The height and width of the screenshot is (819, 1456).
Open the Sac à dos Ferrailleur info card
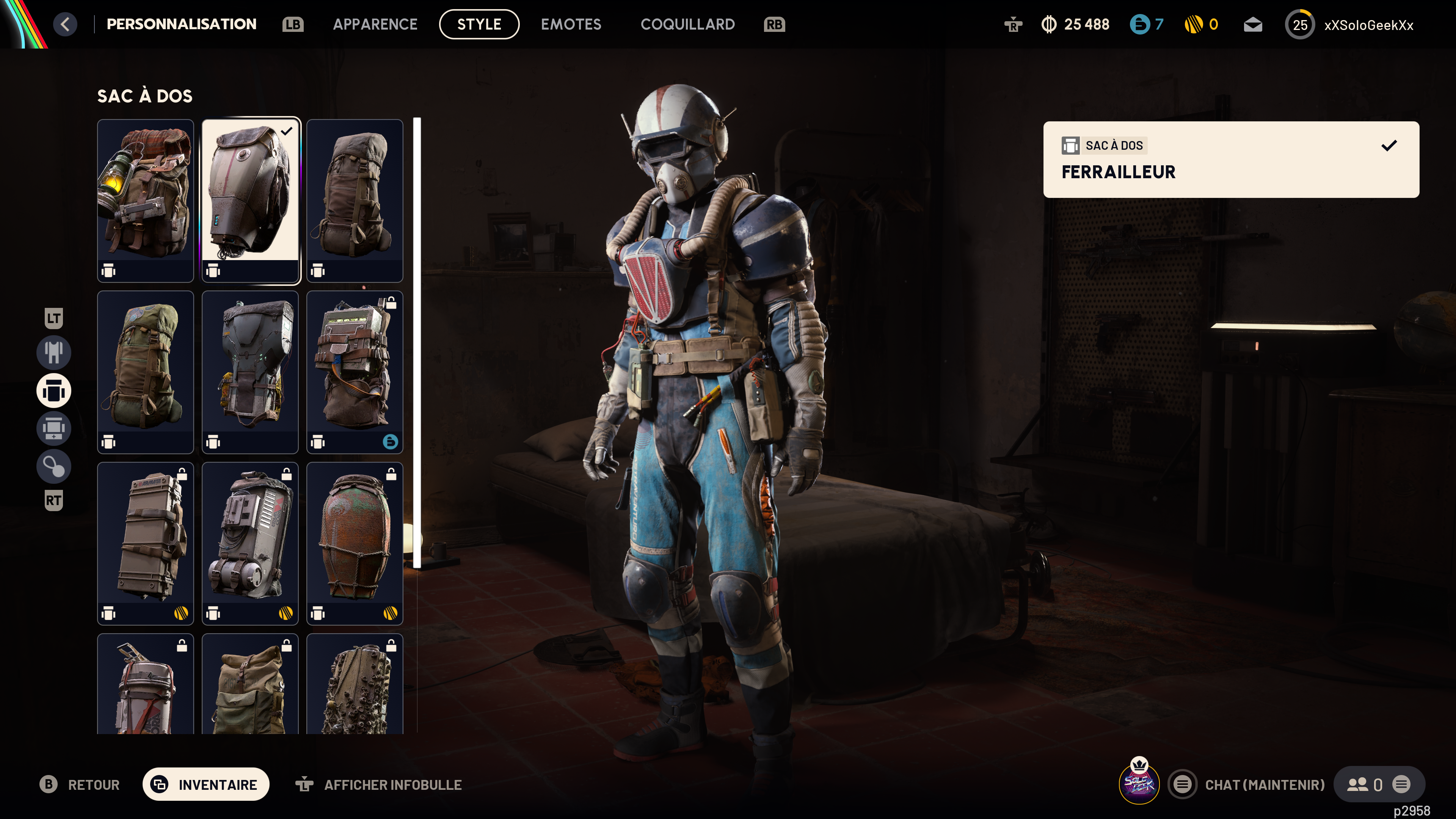(x=1230, y=159)
